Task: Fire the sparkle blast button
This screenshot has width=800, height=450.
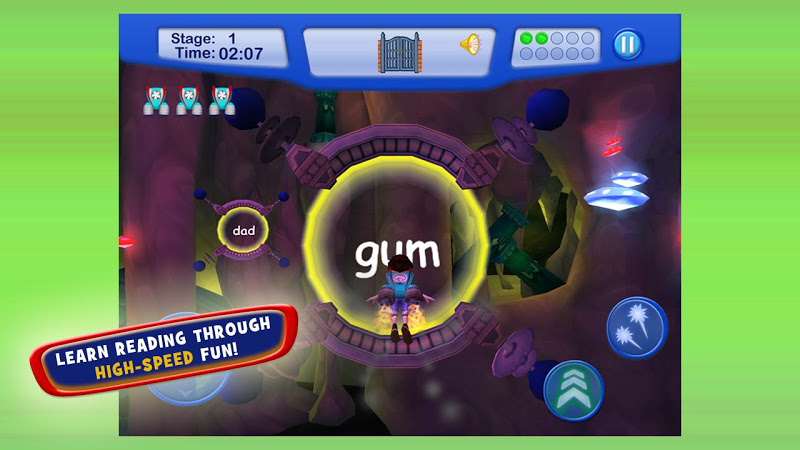Action: [636, 327]
